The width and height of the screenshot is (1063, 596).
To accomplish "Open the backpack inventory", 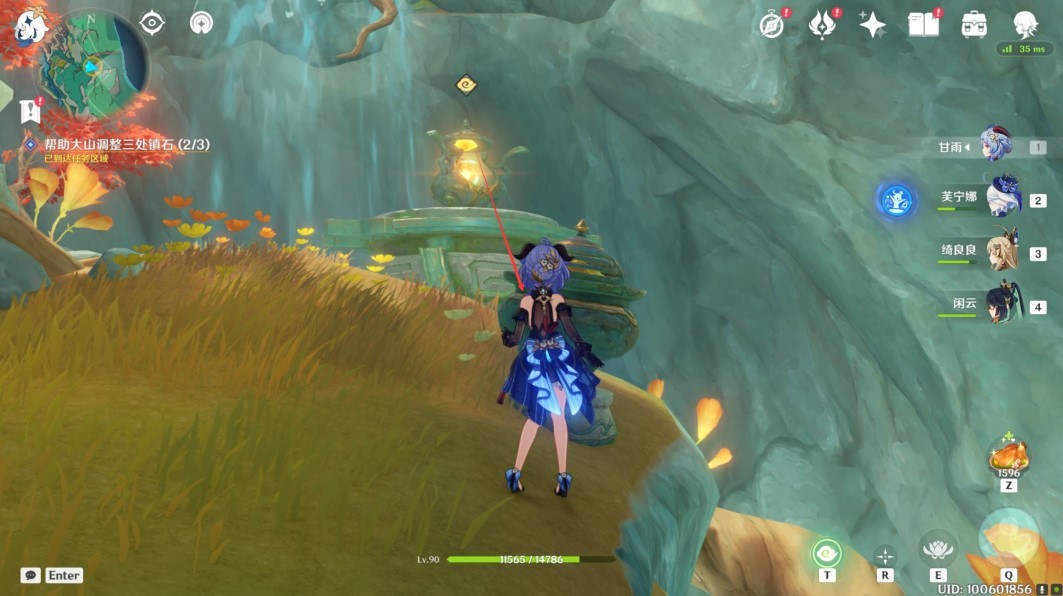I will tap(973, 25).
